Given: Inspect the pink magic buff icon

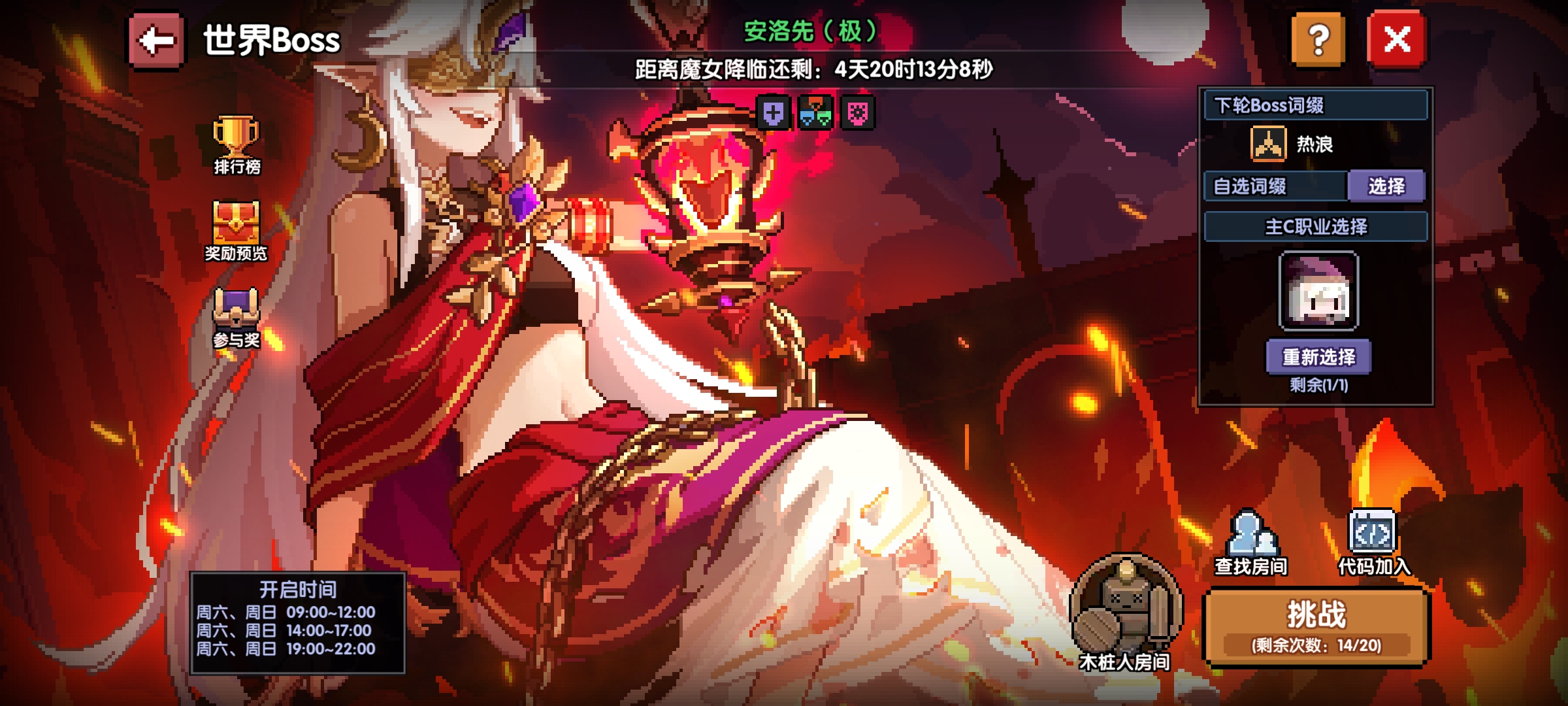Looking at the screenshot, I should (x=858, y=113).
